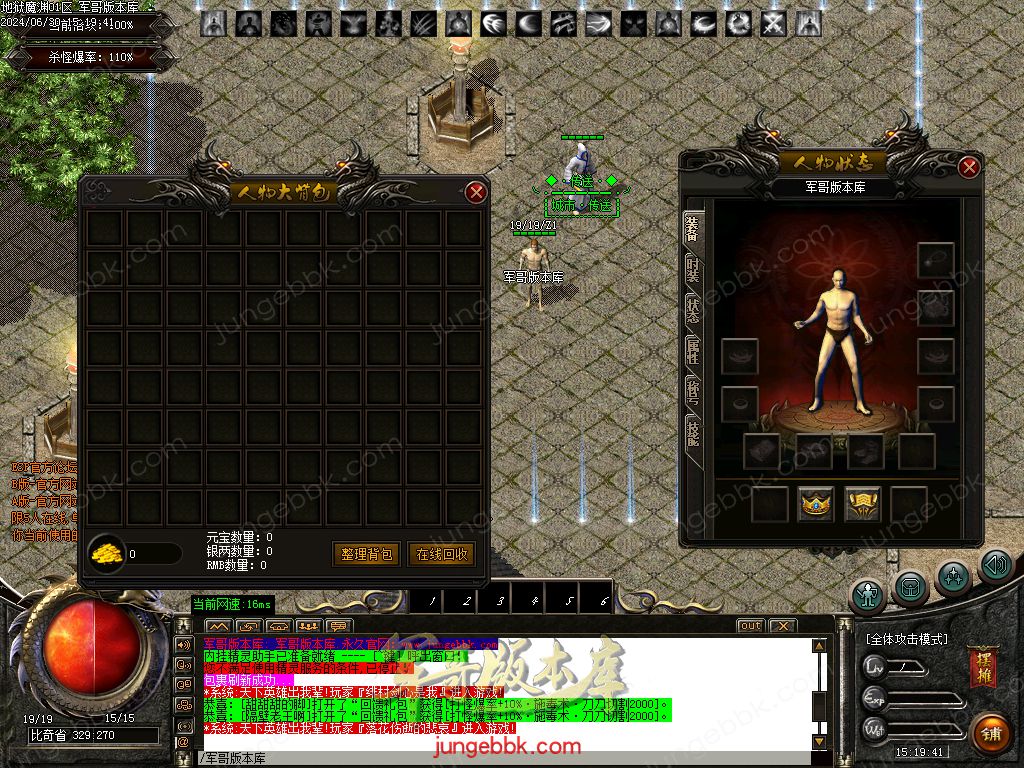Screen dimensions: 1024x768
Task: Open the 状态 status tab
Action: click(x=692, y=311)
